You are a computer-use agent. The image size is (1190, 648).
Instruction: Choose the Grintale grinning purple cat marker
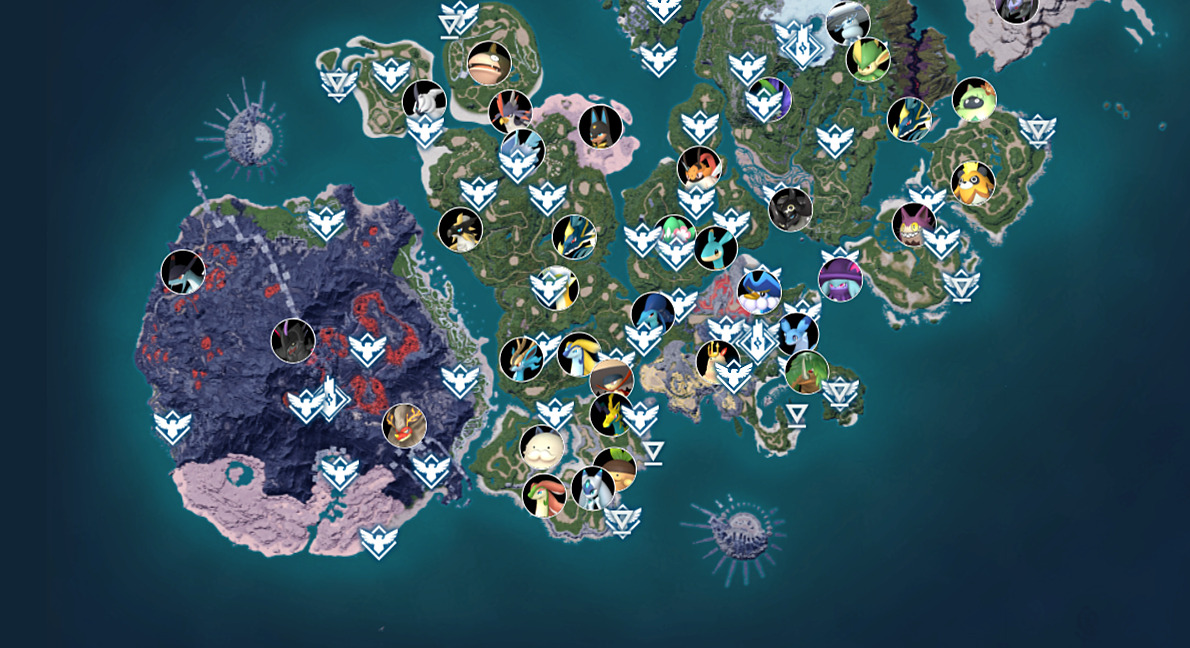(x=913, y=224)
